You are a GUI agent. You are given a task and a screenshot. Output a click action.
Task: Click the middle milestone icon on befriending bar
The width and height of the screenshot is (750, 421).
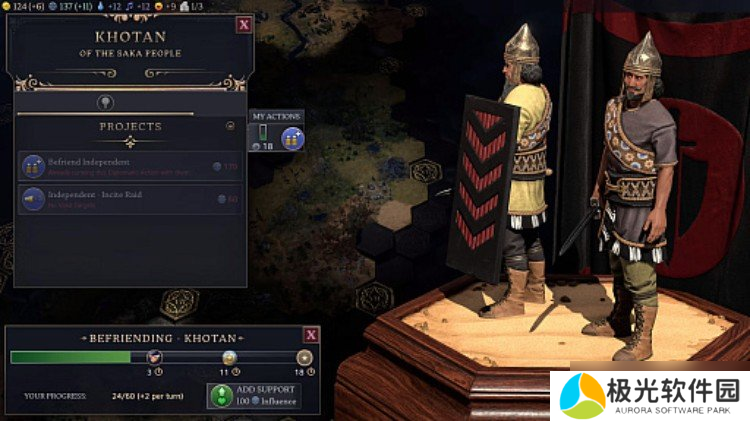click(x=229, y=357)
